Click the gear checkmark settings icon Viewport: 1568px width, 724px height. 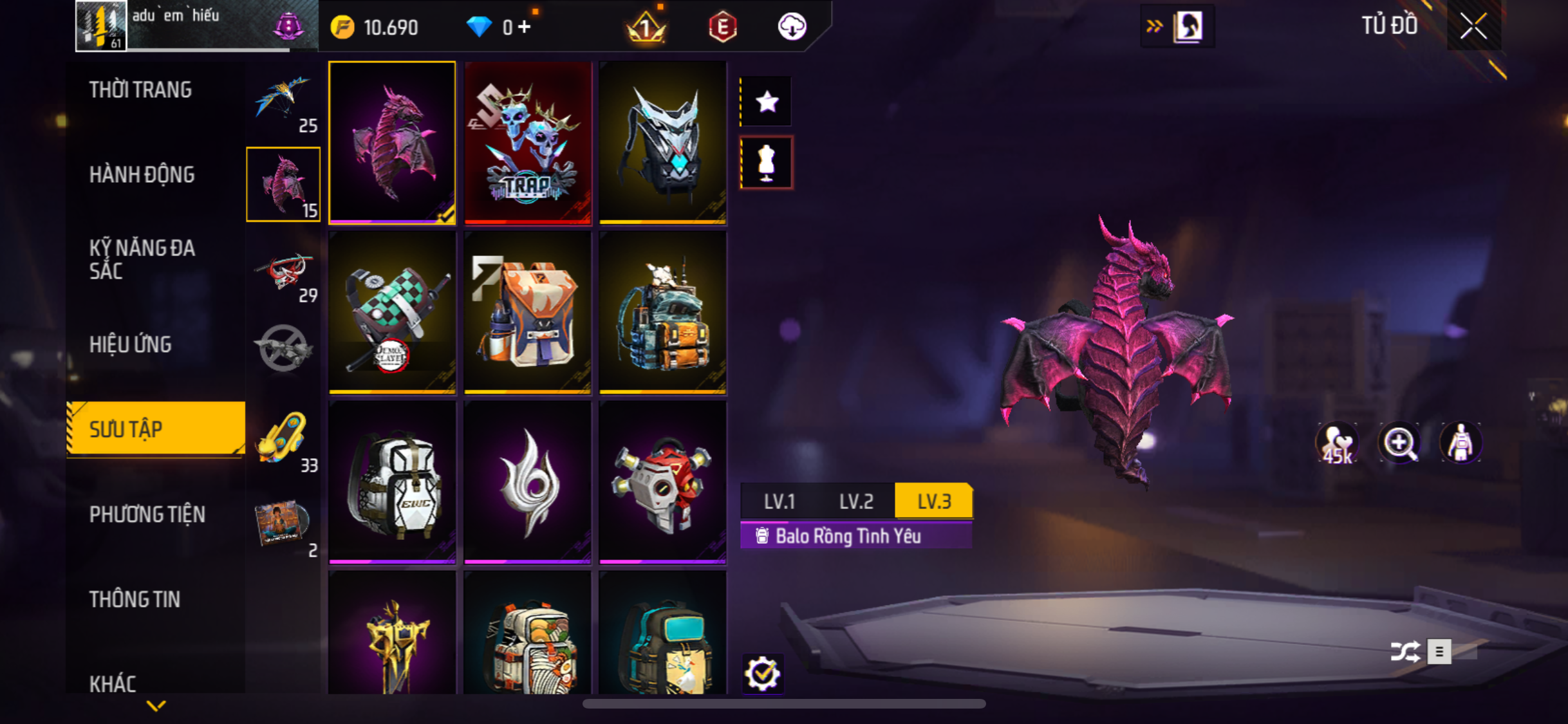click(763, 674)
